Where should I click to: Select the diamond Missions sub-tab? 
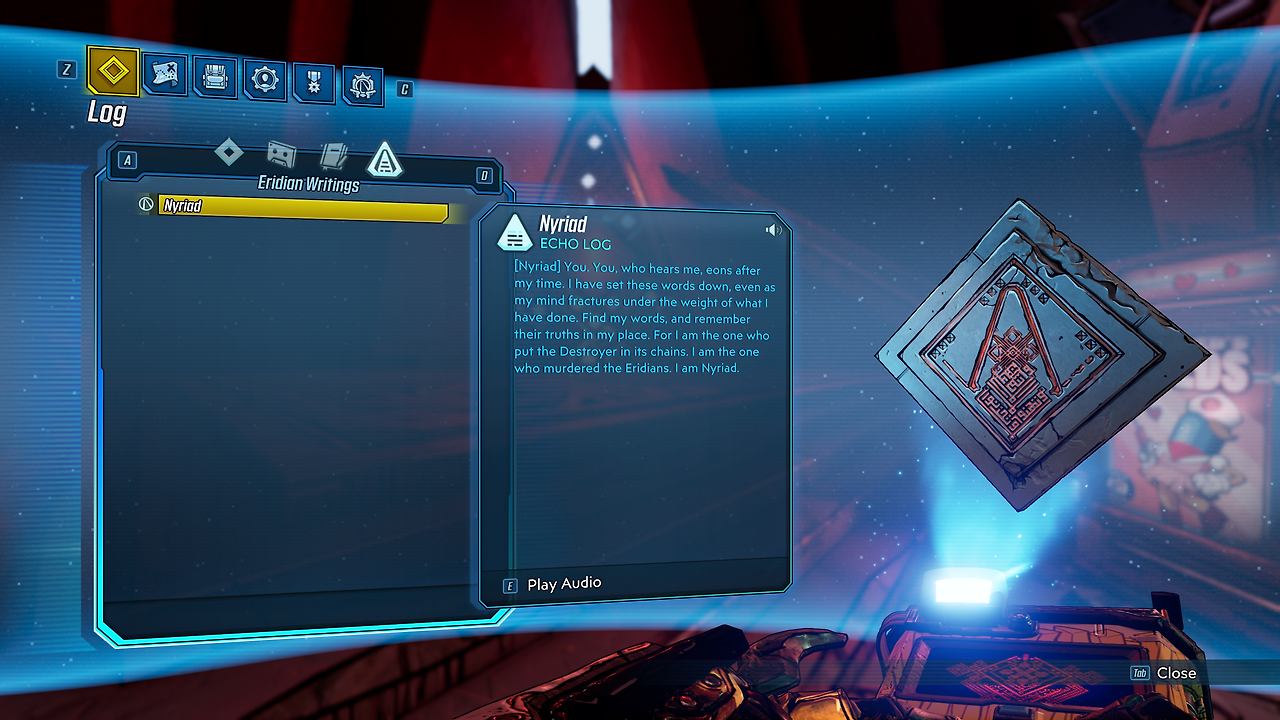tap(230, 153)
